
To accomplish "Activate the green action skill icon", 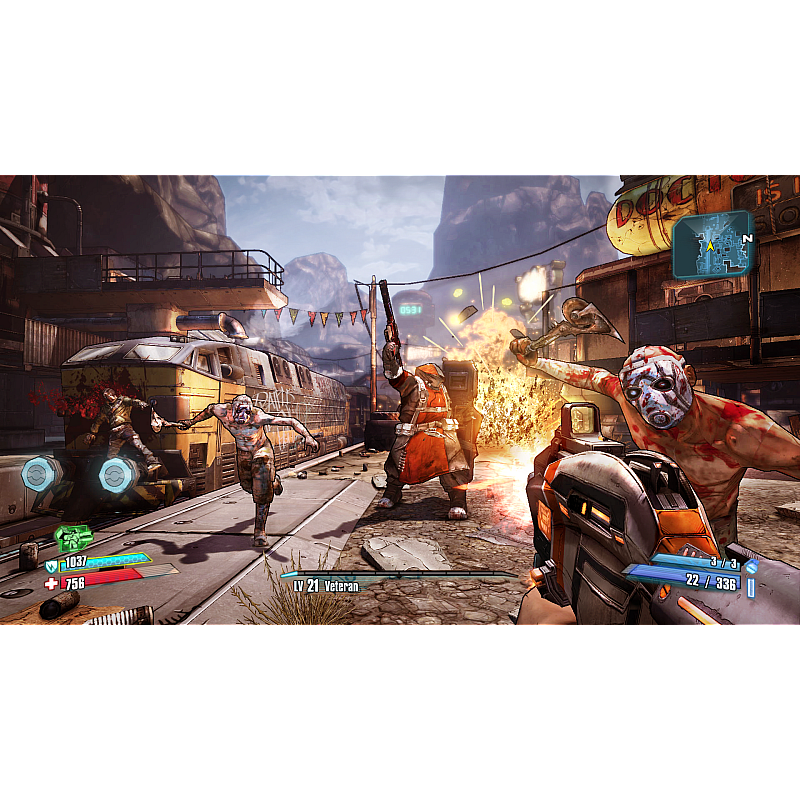I will click(72, 539).
